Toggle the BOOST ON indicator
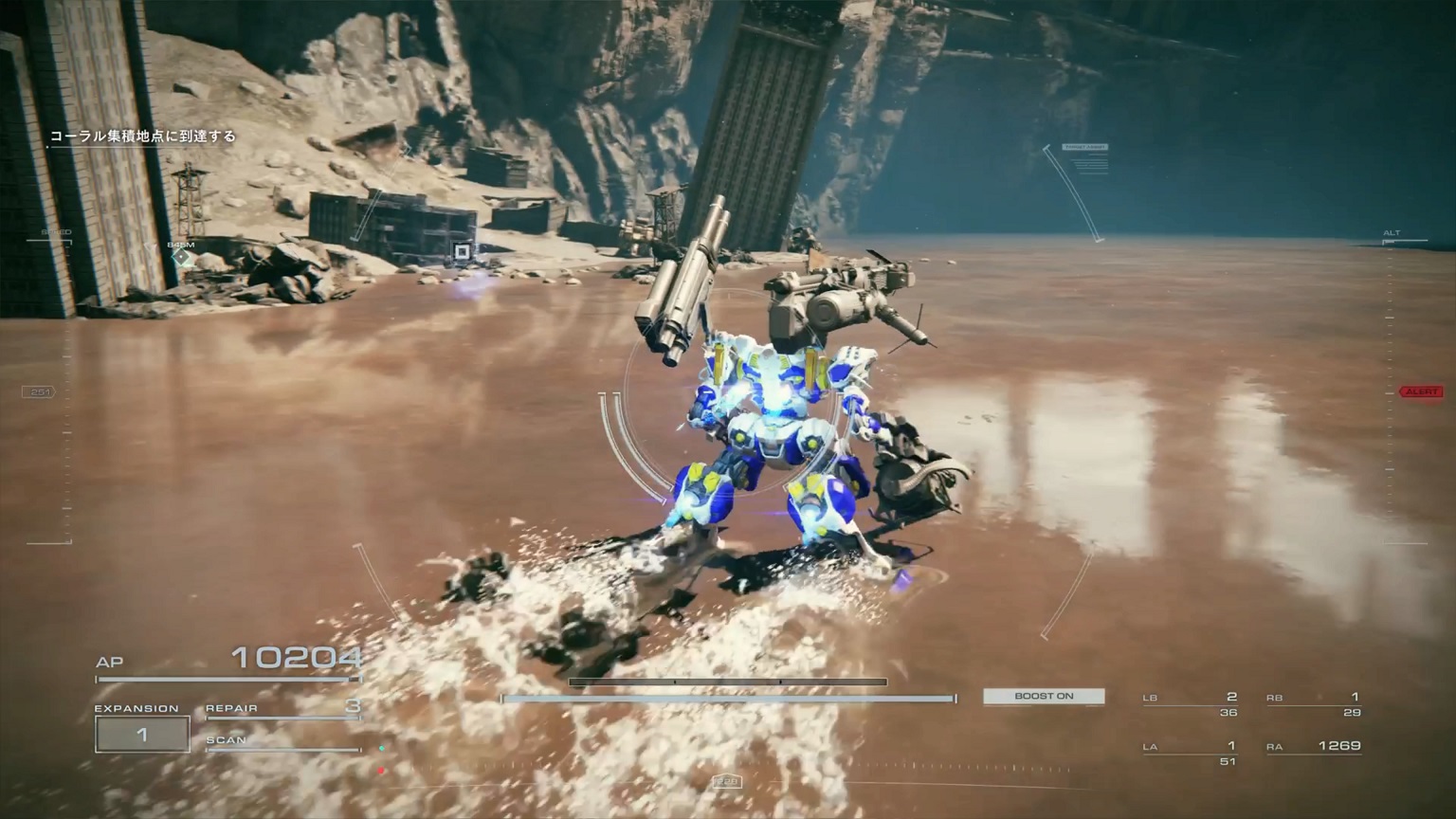 tap(1044, 696)
